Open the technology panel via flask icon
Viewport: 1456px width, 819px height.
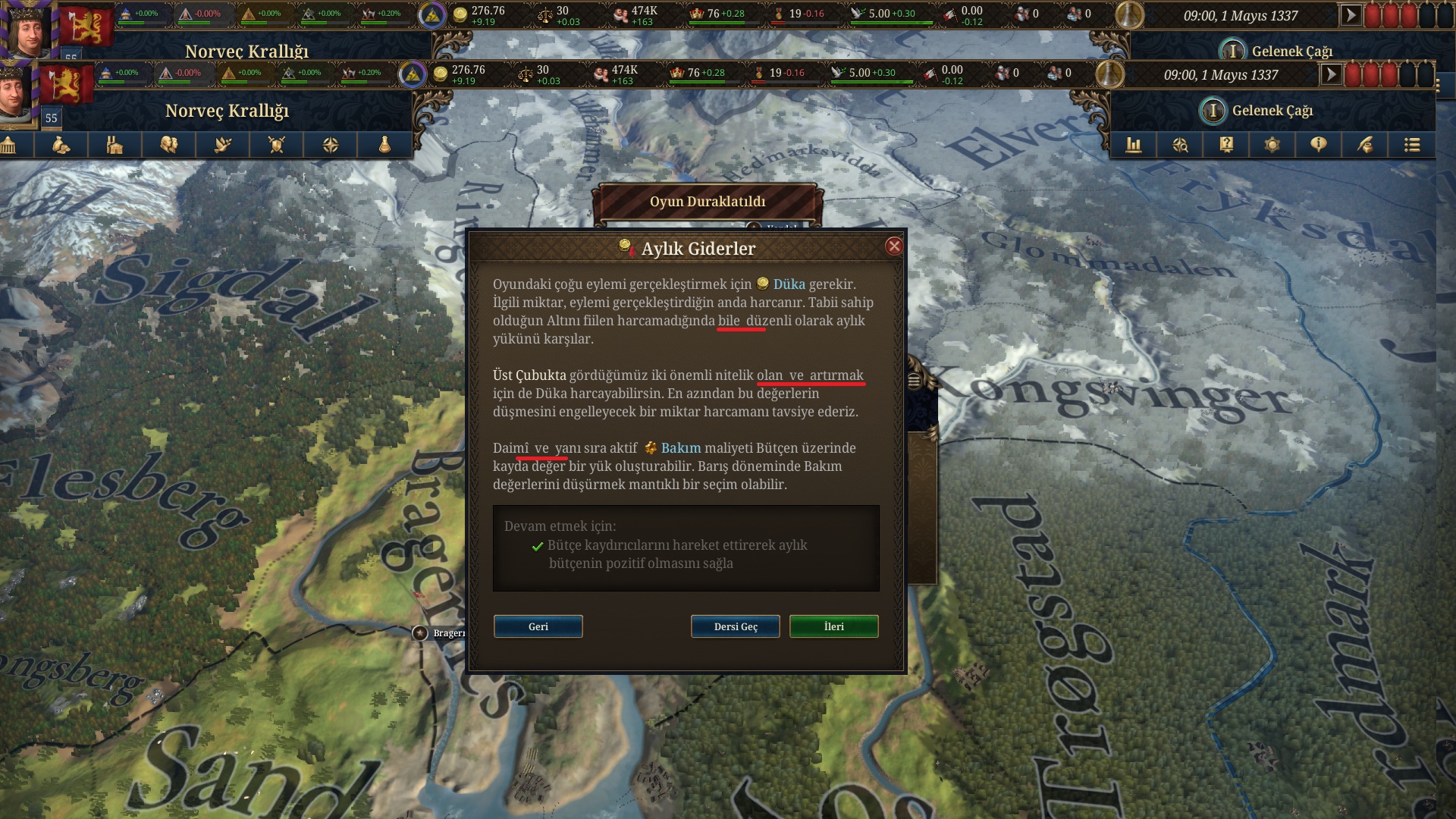tap(382, 144)
